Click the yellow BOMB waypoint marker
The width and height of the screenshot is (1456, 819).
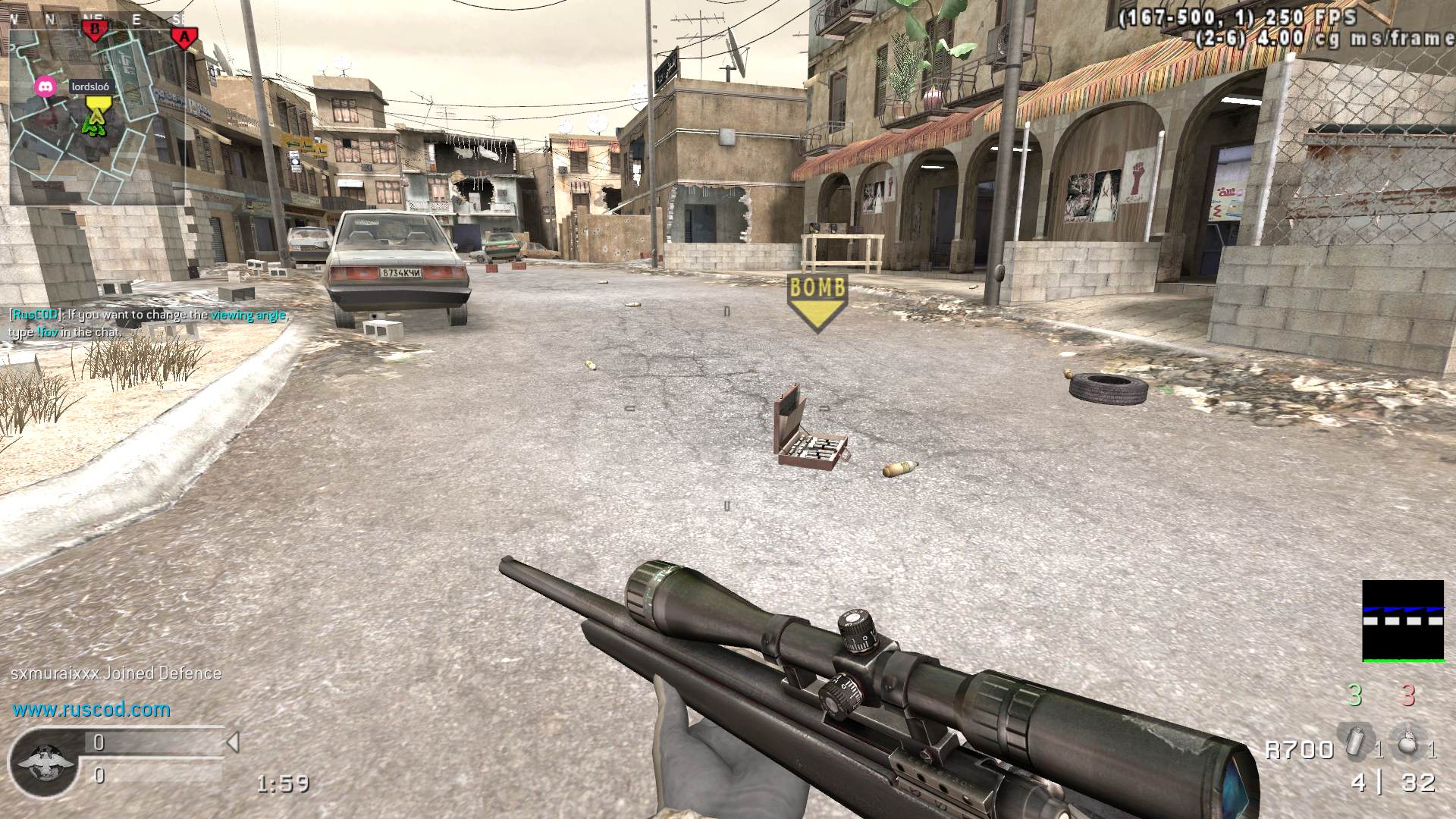[817, 300]
